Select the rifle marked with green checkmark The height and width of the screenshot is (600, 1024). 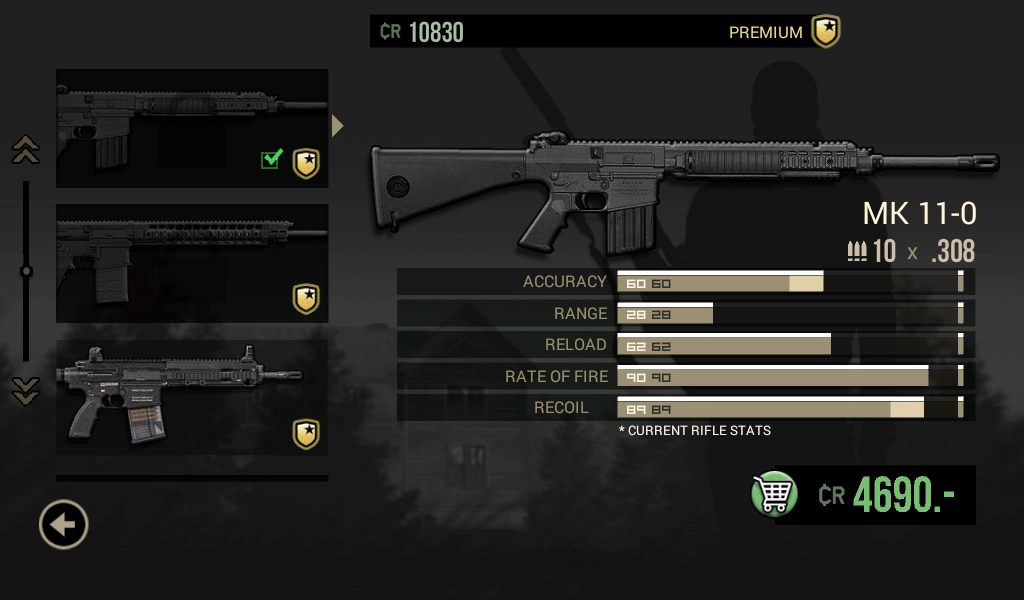[x=192, y=128]
